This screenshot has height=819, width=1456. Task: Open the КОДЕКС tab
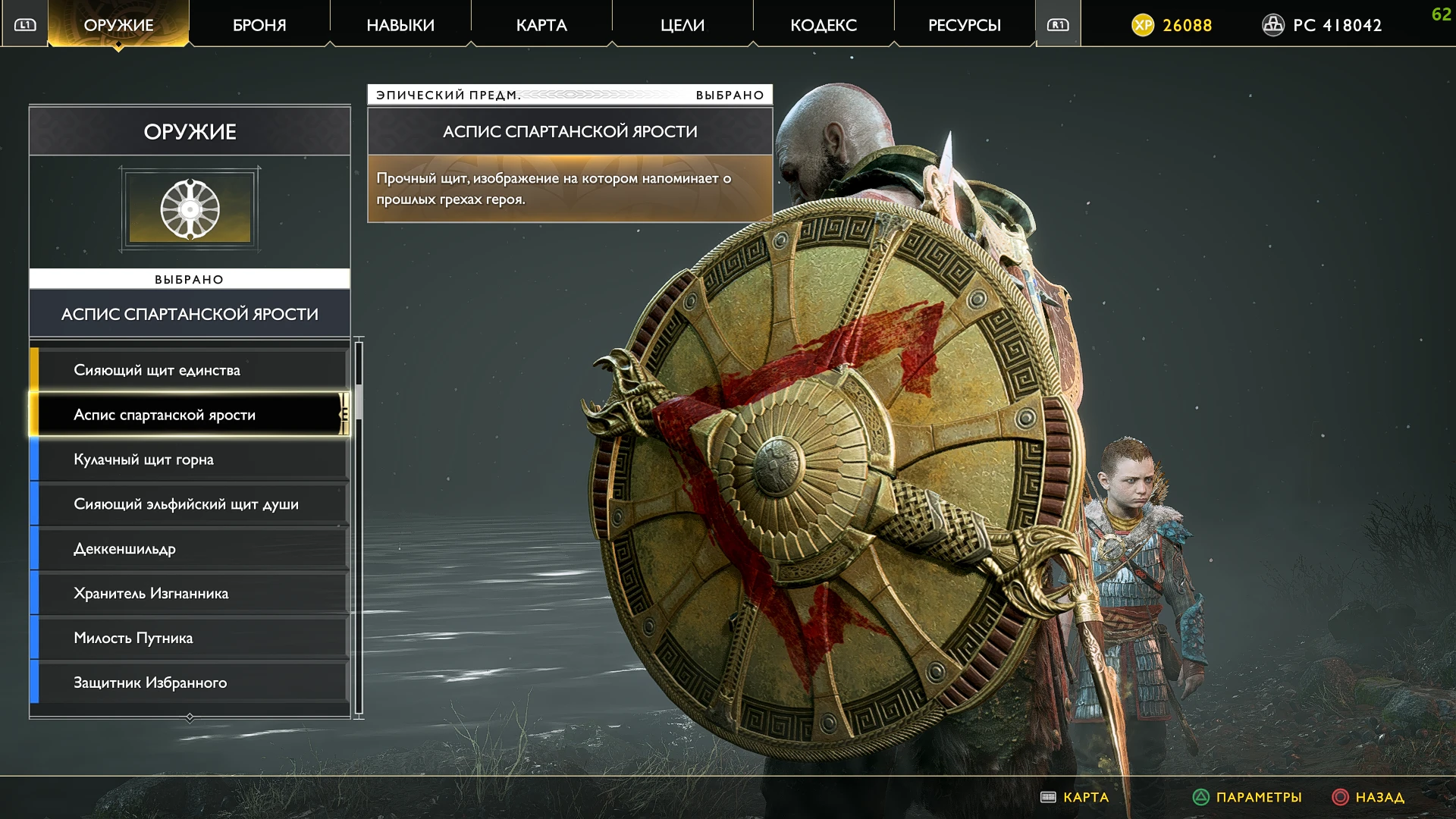[823, 24]
